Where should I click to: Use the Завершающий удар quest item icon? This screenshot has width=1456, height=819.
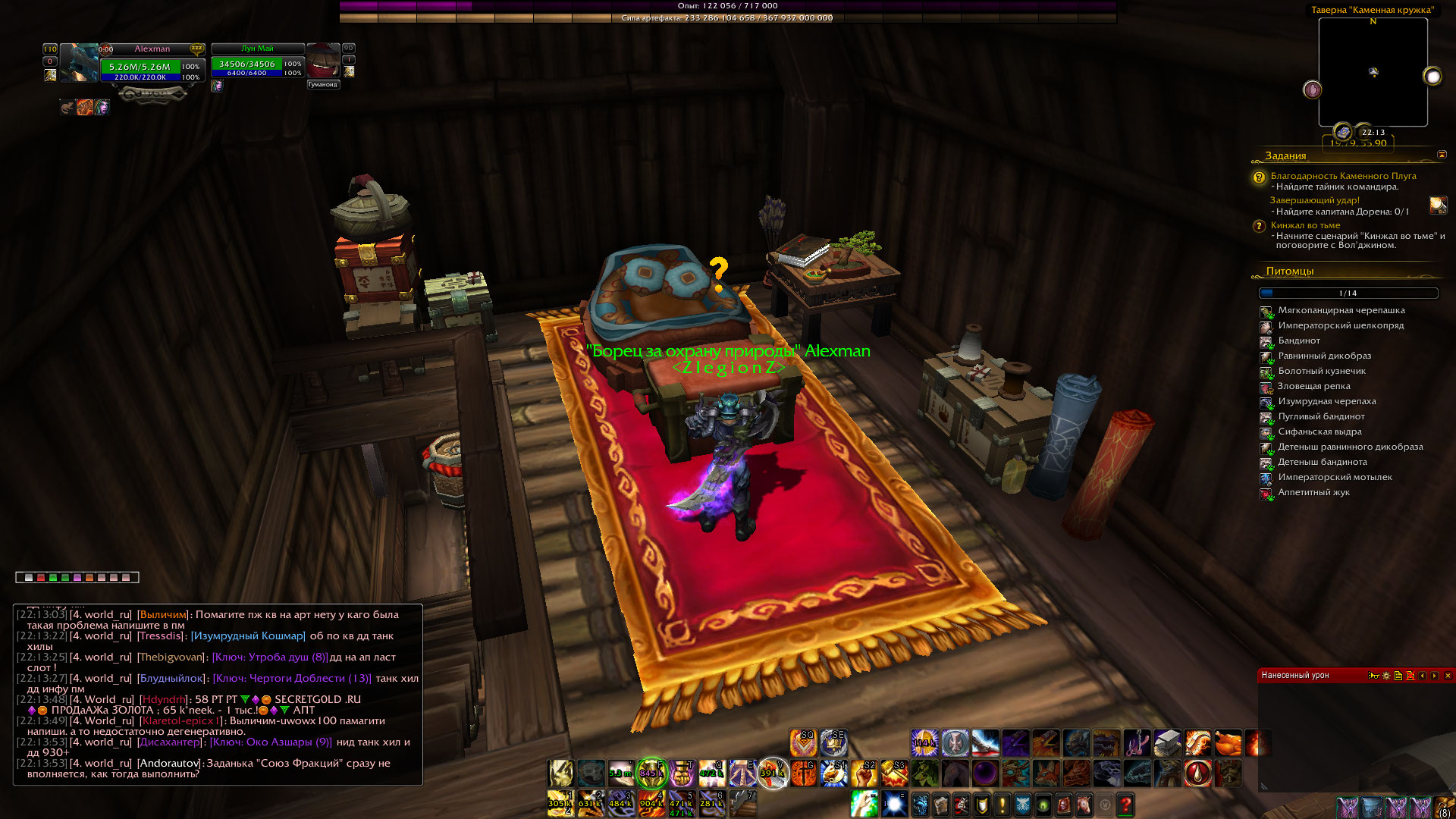(x=1438, y=205)
